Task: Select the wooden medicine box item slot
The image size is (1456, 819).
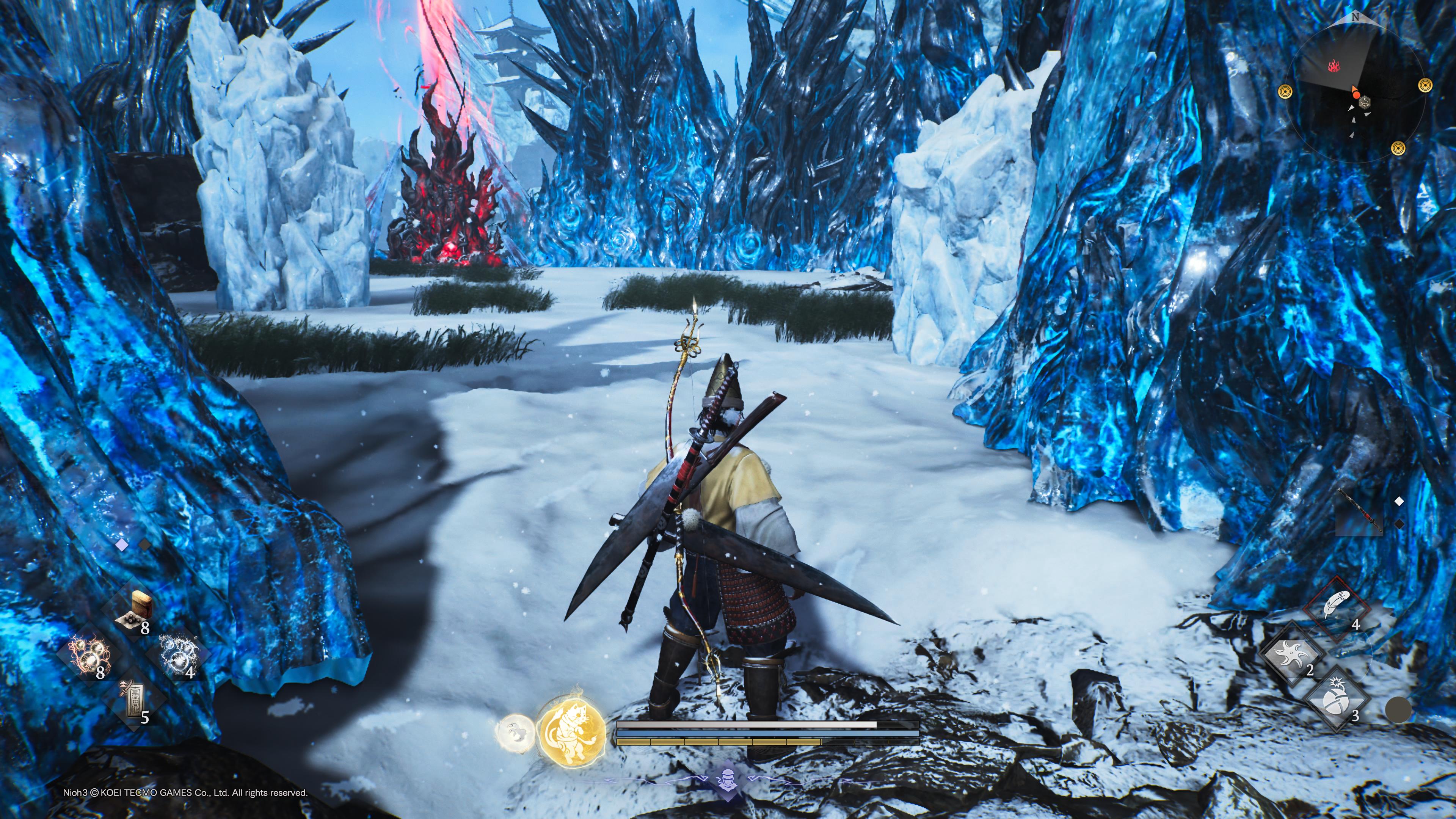Action: (x=136, y=611)
